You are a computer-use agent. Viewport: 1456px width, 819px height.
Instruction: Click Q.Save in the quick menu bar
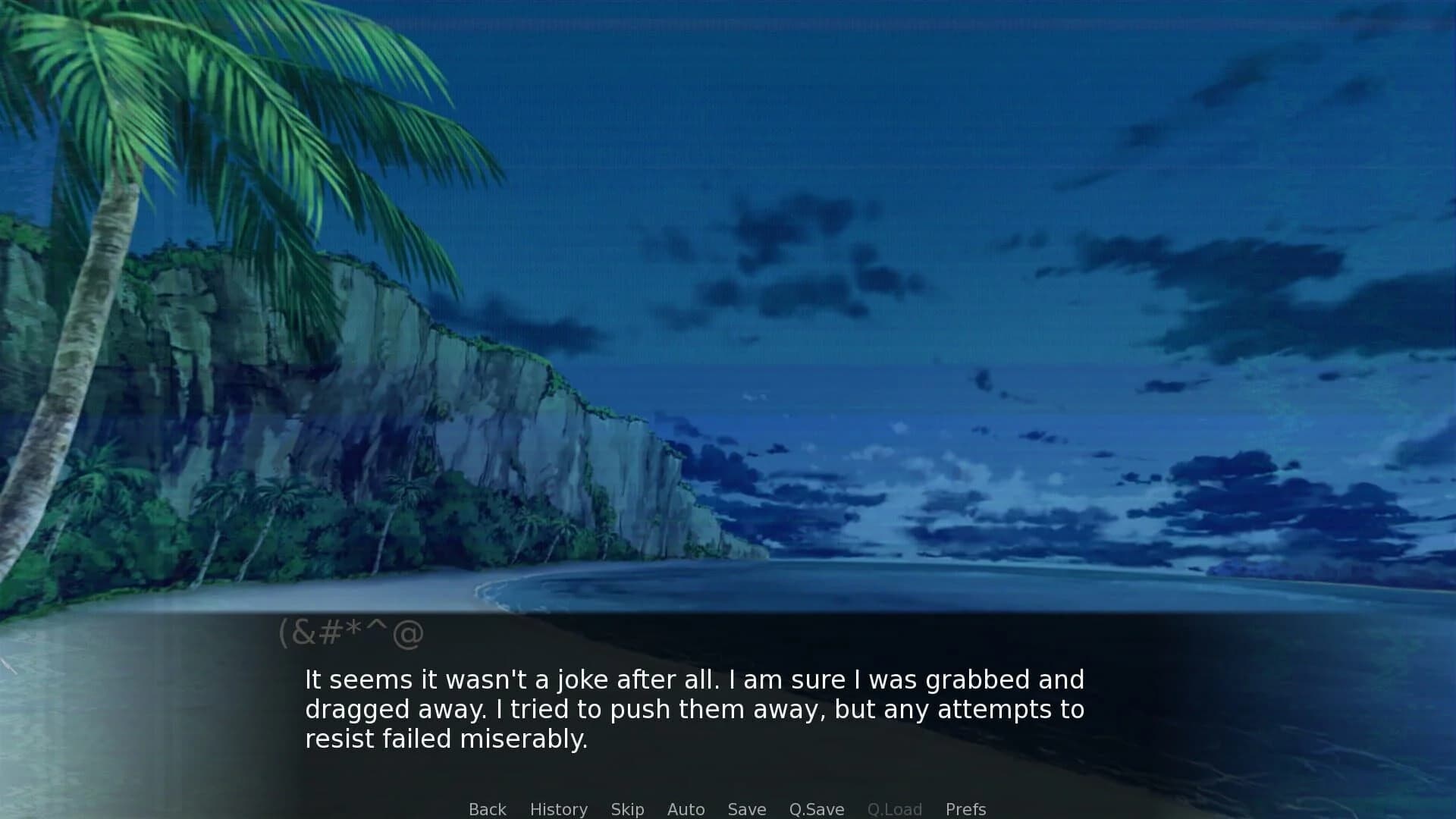click(x=815, y=809)
